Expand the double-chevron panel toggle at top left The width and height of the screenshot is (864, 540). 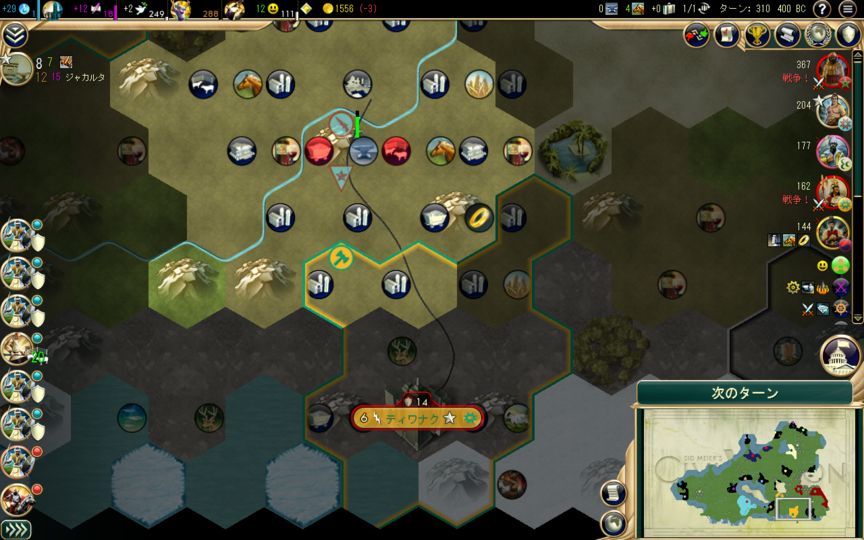coord(14,36)
